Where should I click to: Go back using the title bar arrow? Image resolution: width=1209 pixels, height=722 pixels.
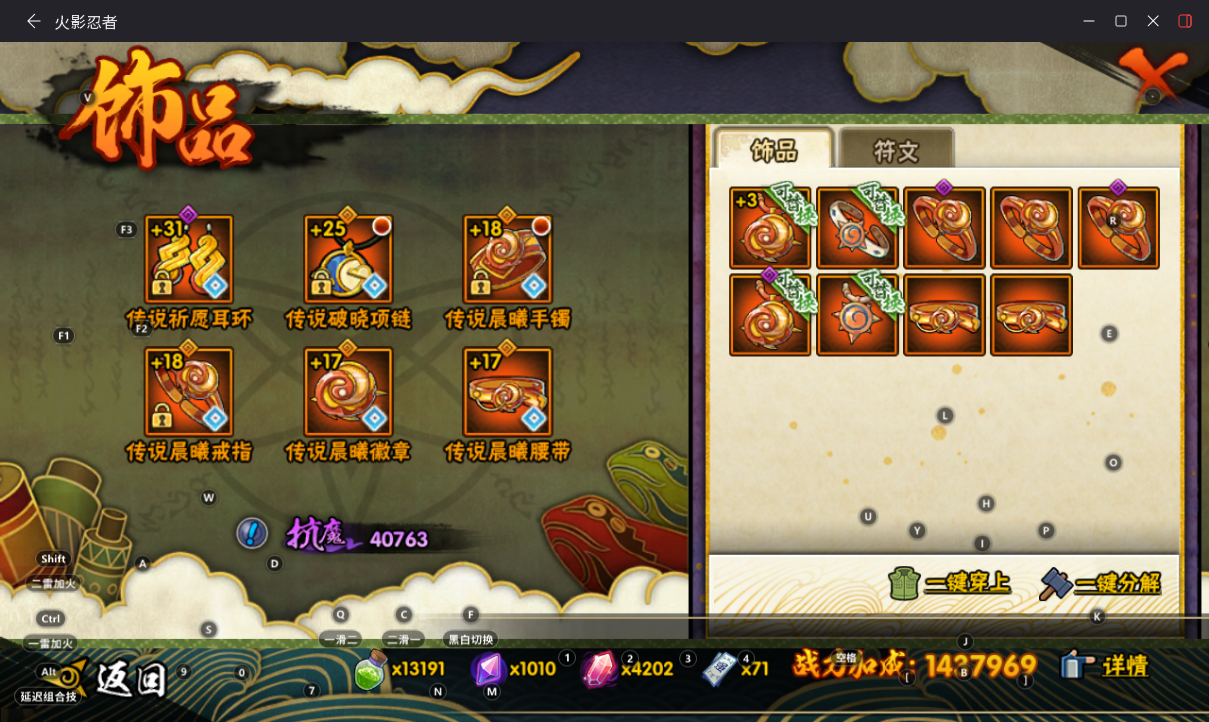pyautogui.click(x=34, y=21)
